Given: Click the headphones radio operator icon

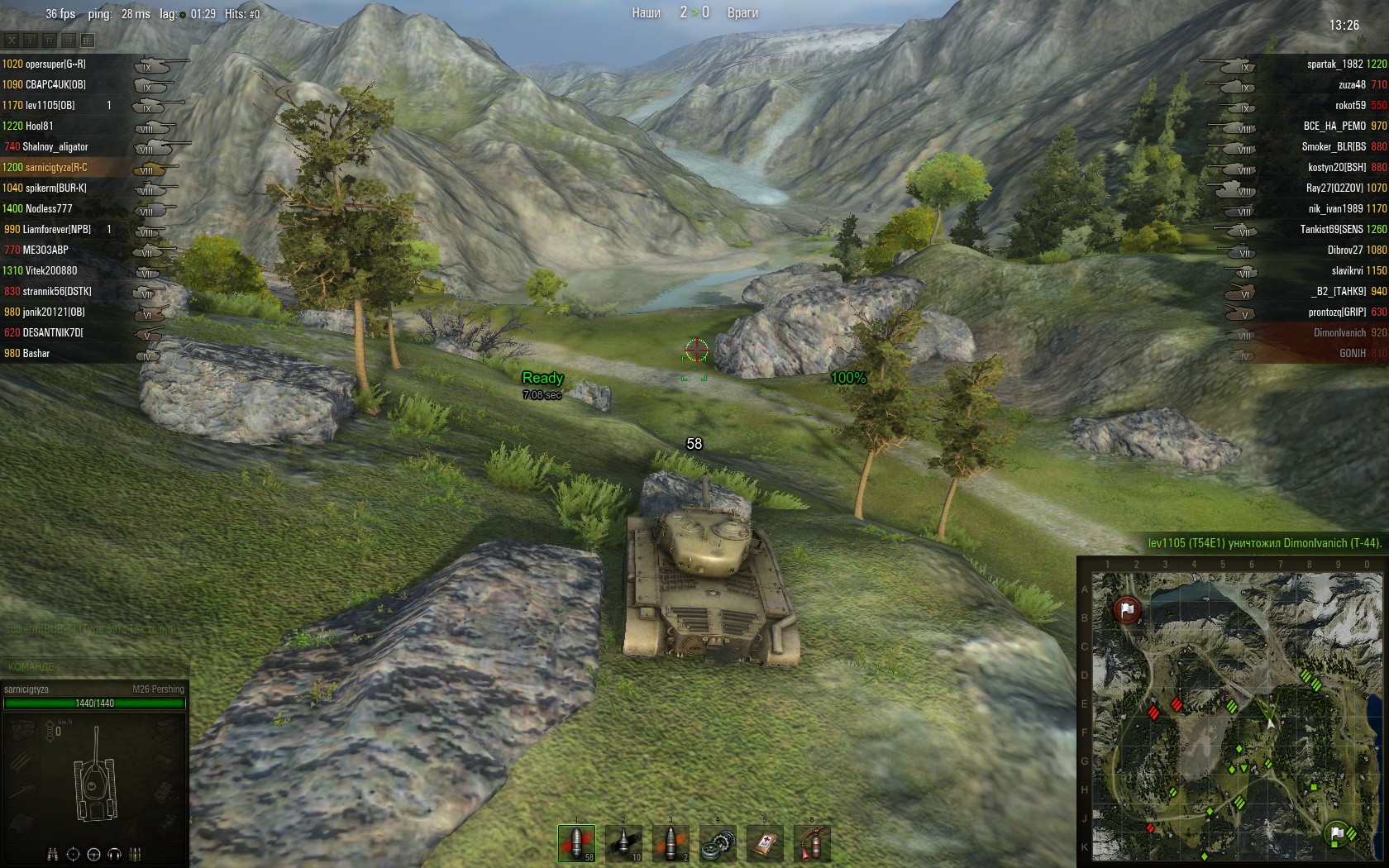Looking at the screenshot, I should pyautogui.click(x=114, y=854).
